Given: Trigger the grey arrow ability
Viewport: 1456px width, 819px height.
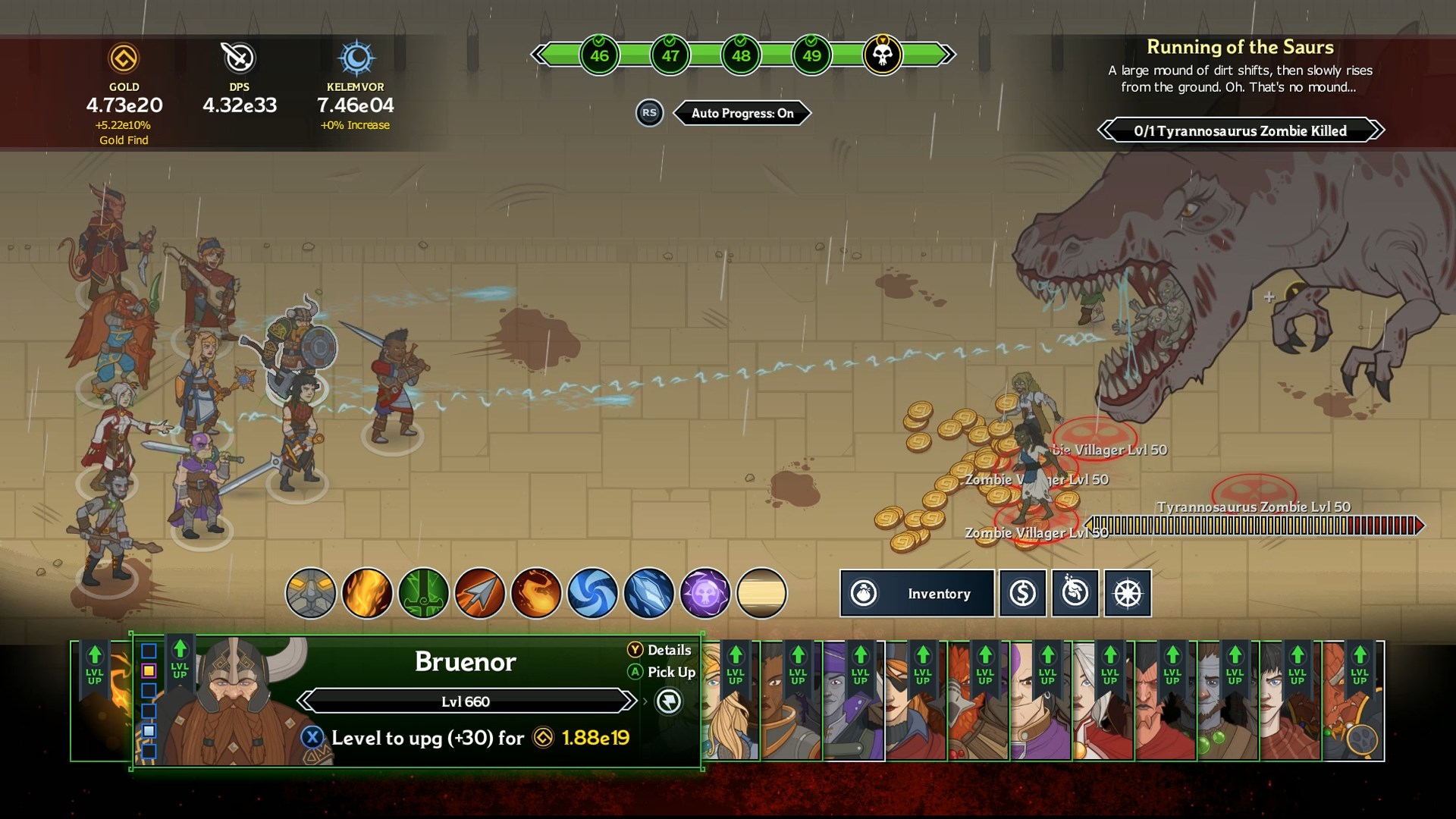Looking at the screenshot, I should (x=480, y=593).
